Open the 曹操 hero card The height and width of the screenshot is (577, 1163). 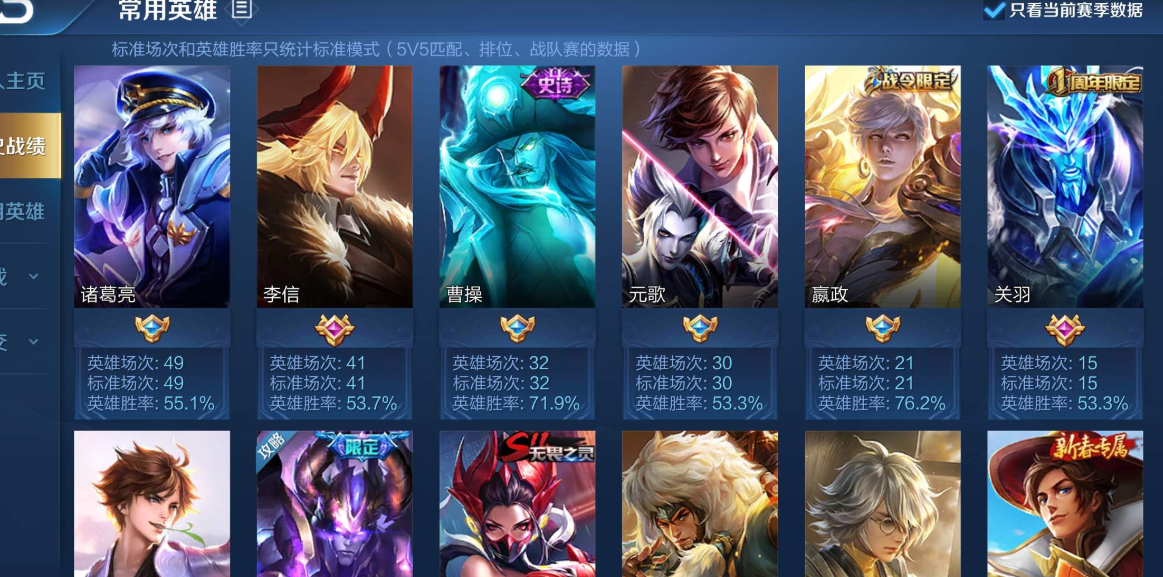tap(517, 187)
